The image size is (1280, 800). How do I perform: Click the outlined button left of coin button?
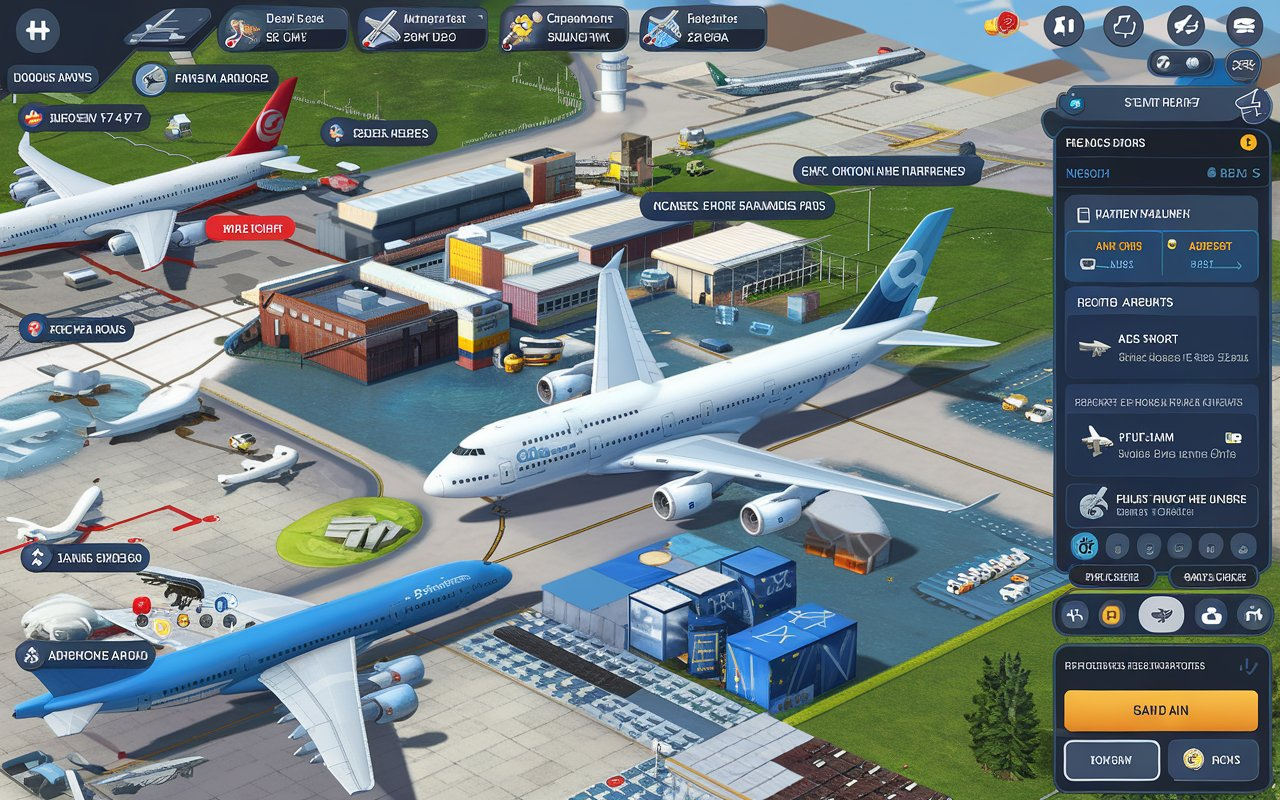1111,760
